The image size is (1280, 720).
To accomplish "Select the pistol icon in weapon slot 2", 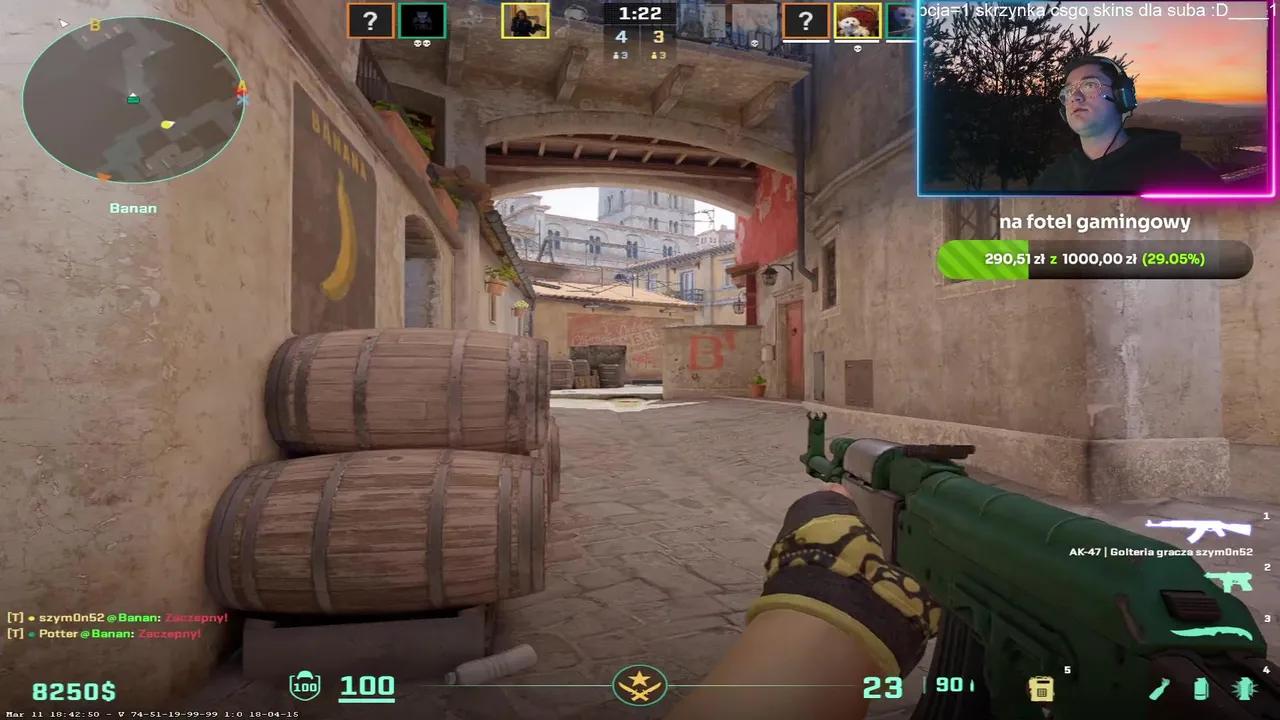I will coord(1232,581).
